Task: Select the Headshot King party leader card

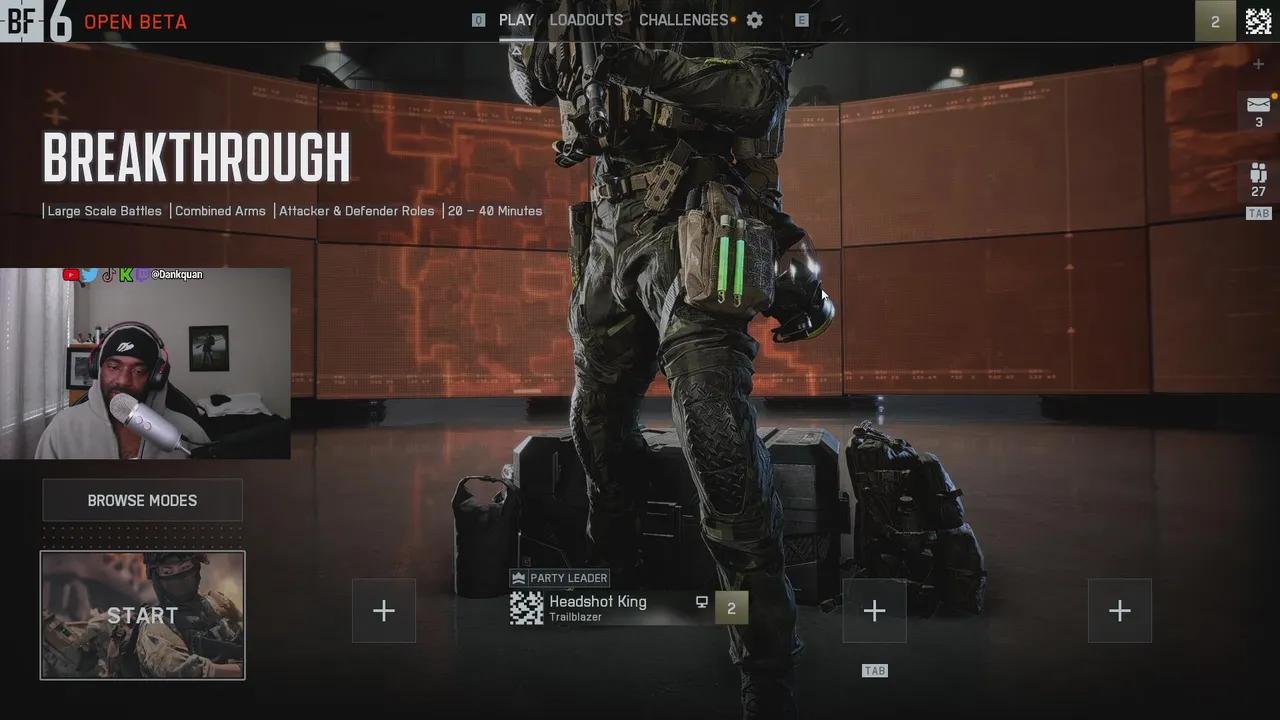Action: 597,608
